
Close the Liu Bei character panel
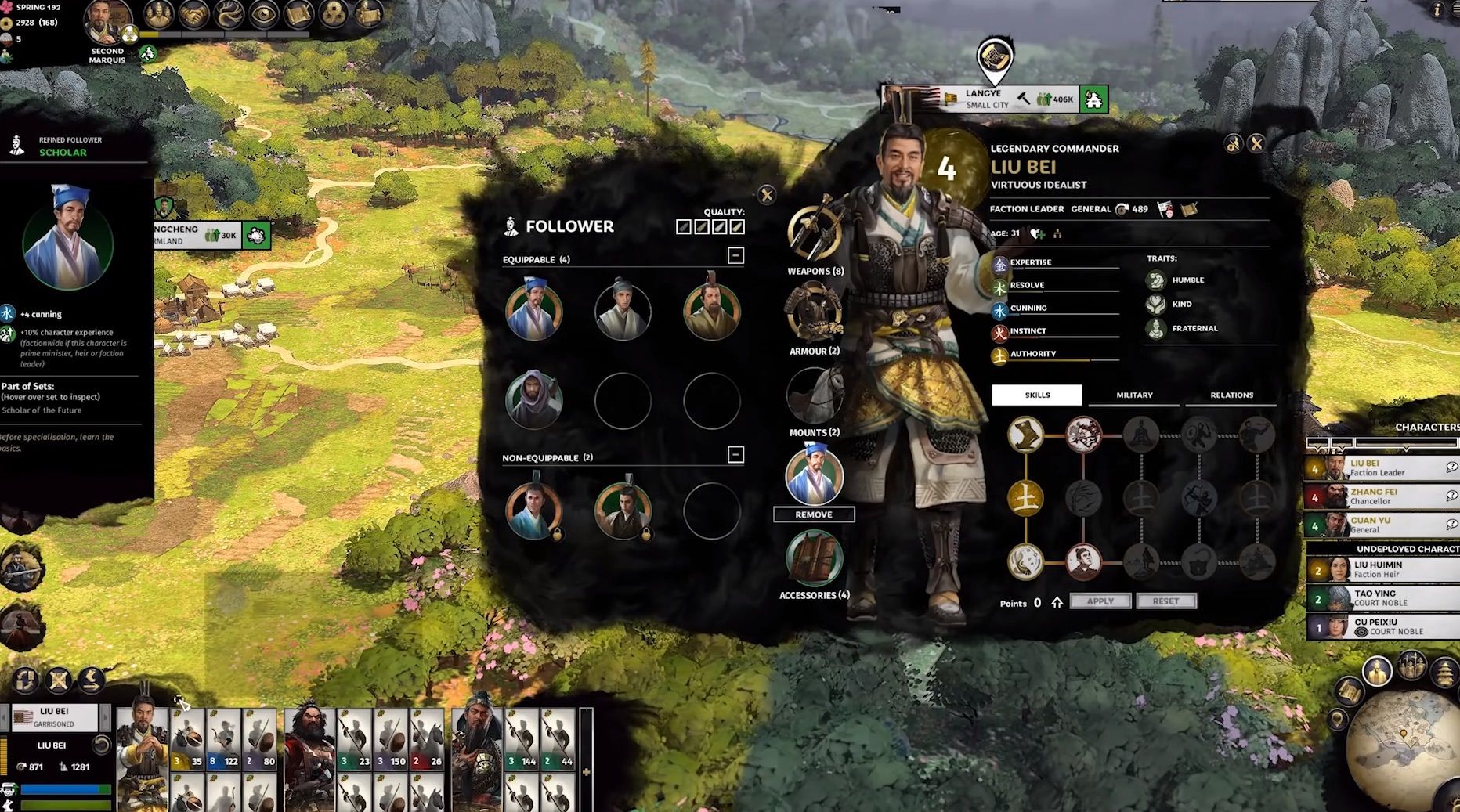point(1256,143)
